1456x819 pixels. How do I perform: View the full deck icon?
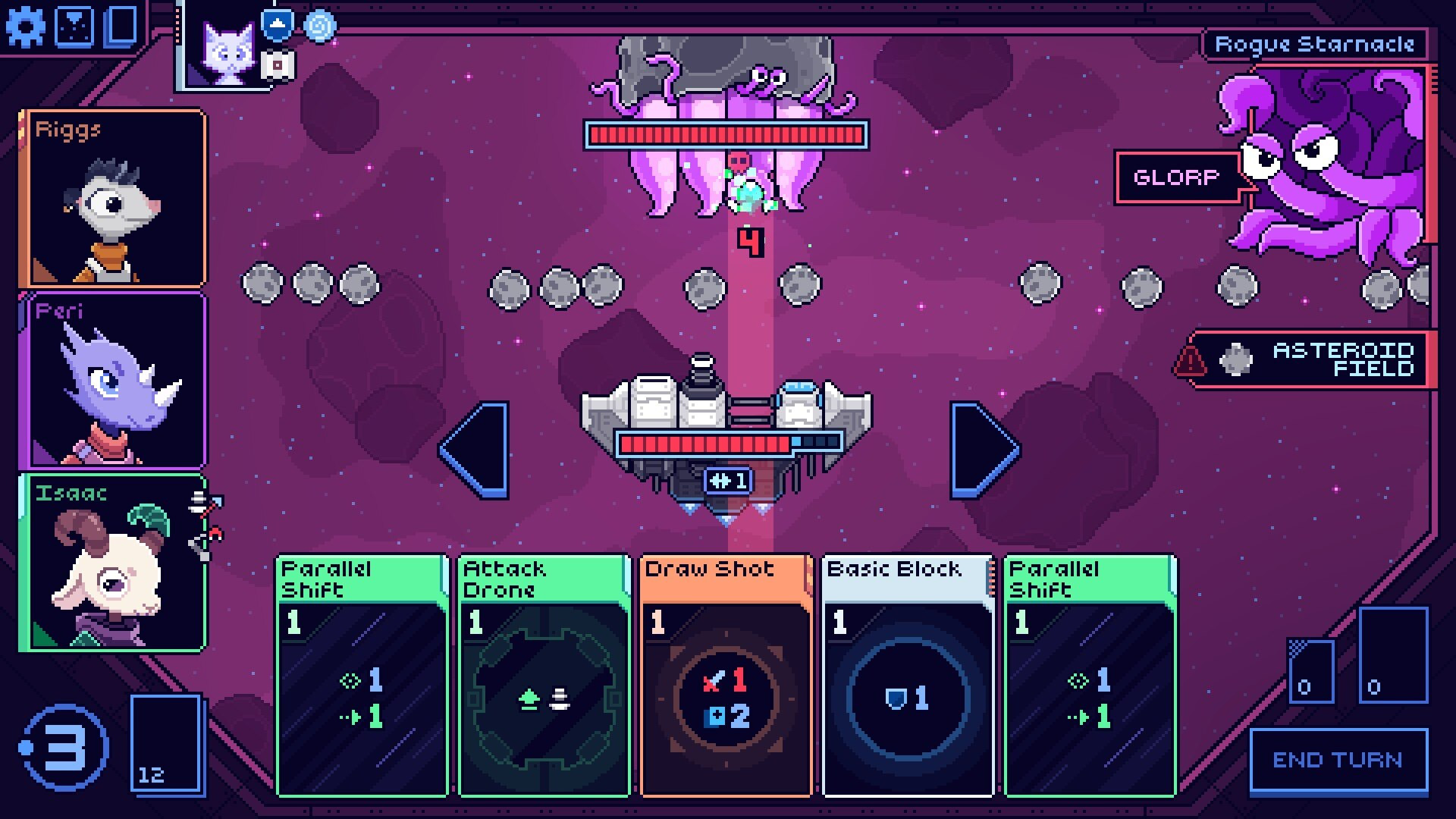click(121, 27)
